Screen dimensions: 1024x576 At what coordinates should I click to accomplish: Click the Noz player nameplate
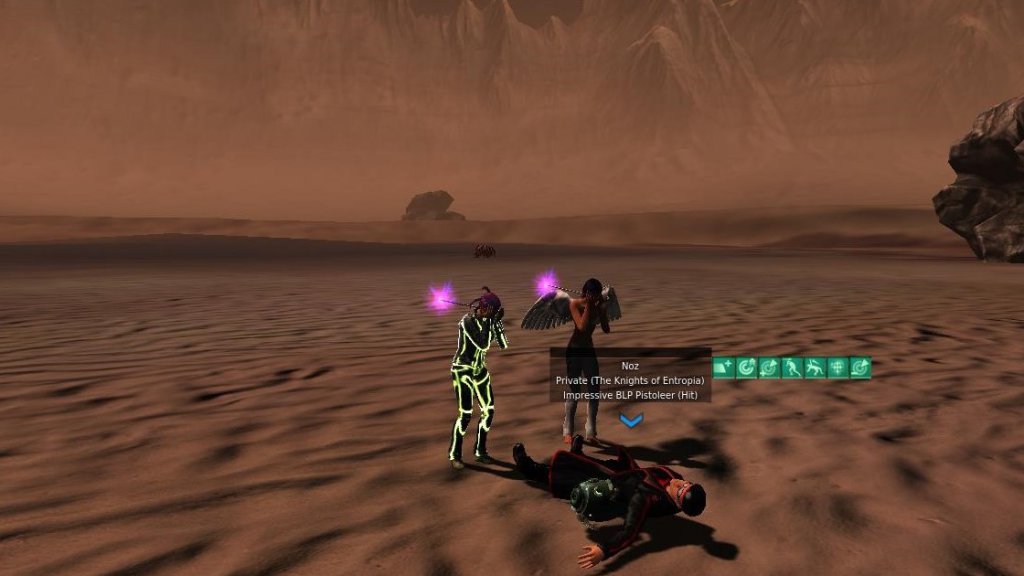click(630, 366)
